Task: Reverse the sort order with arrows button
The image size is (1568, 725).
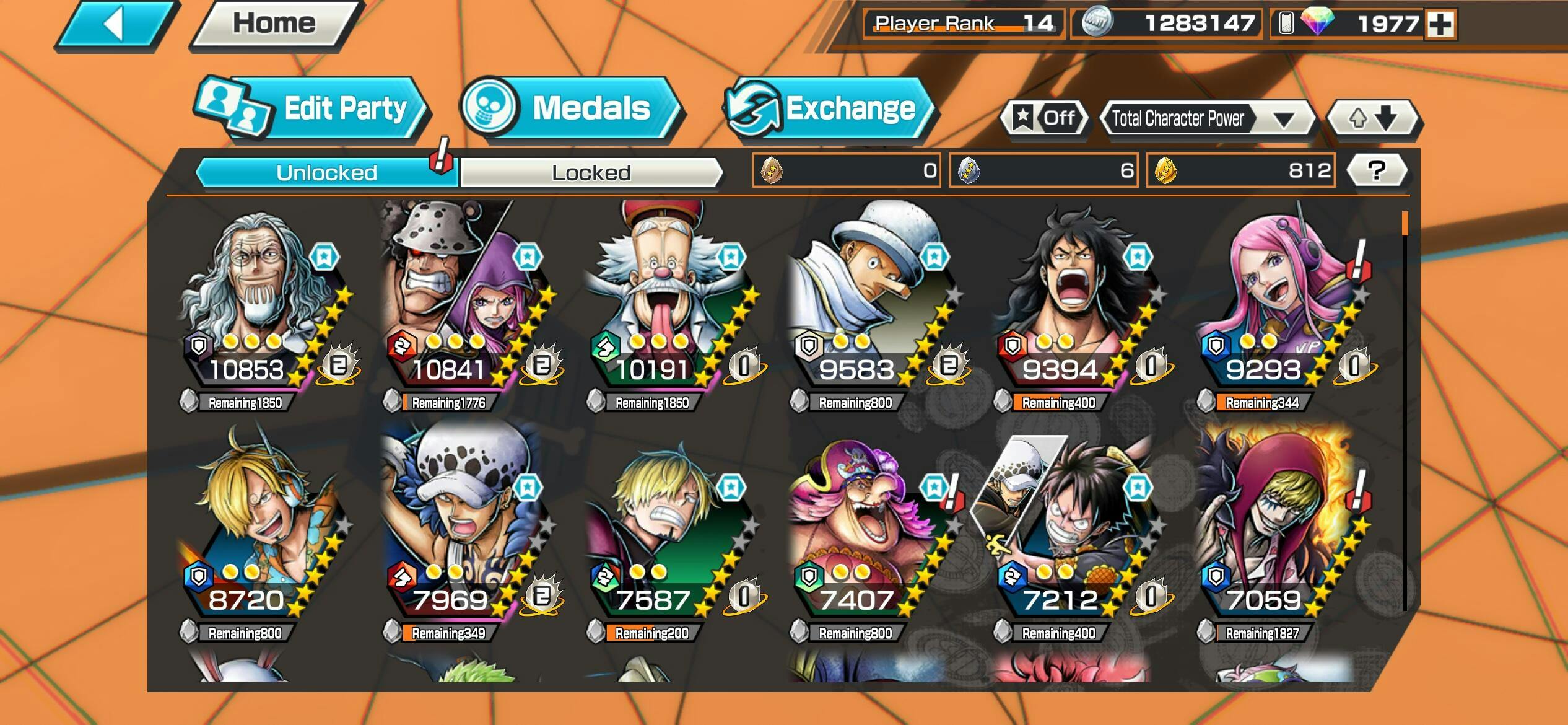Action: pyautogui.click(x=1373, y=118)
